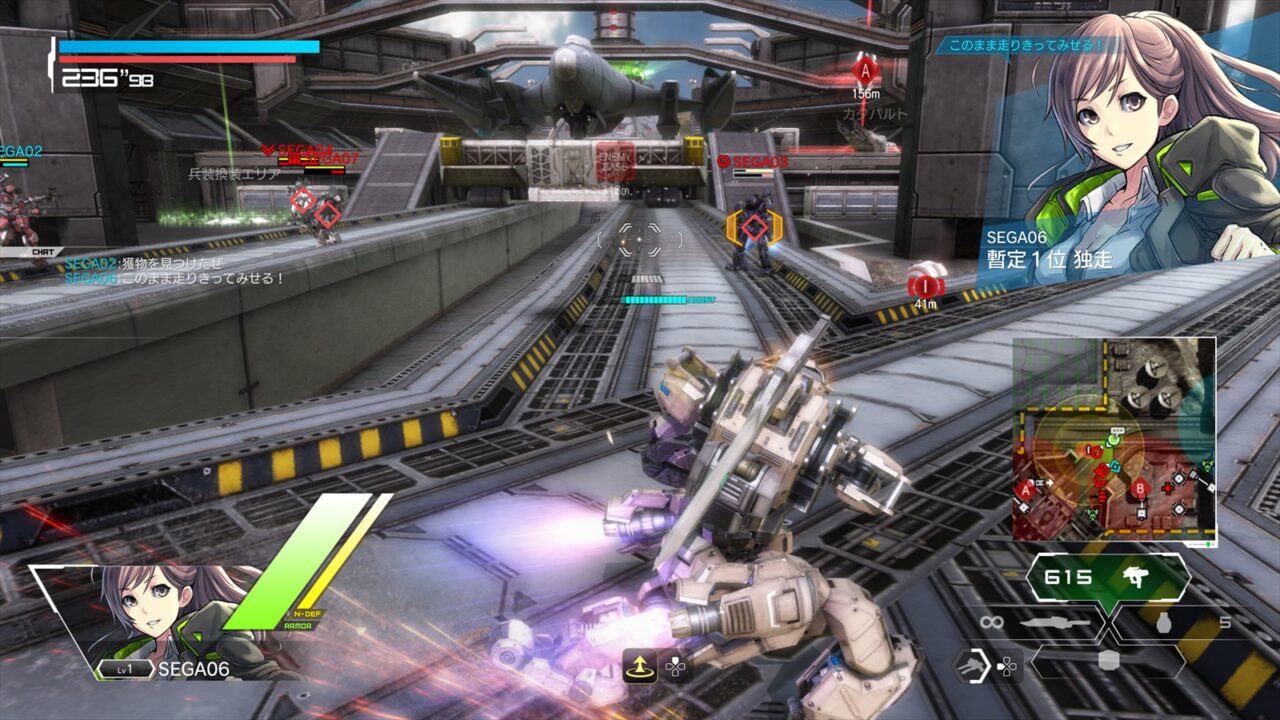This screenshot has width=1280, height=720.
Task: Click the d-pad icon next to the jump indicator
Action: (x=676, y=667)
